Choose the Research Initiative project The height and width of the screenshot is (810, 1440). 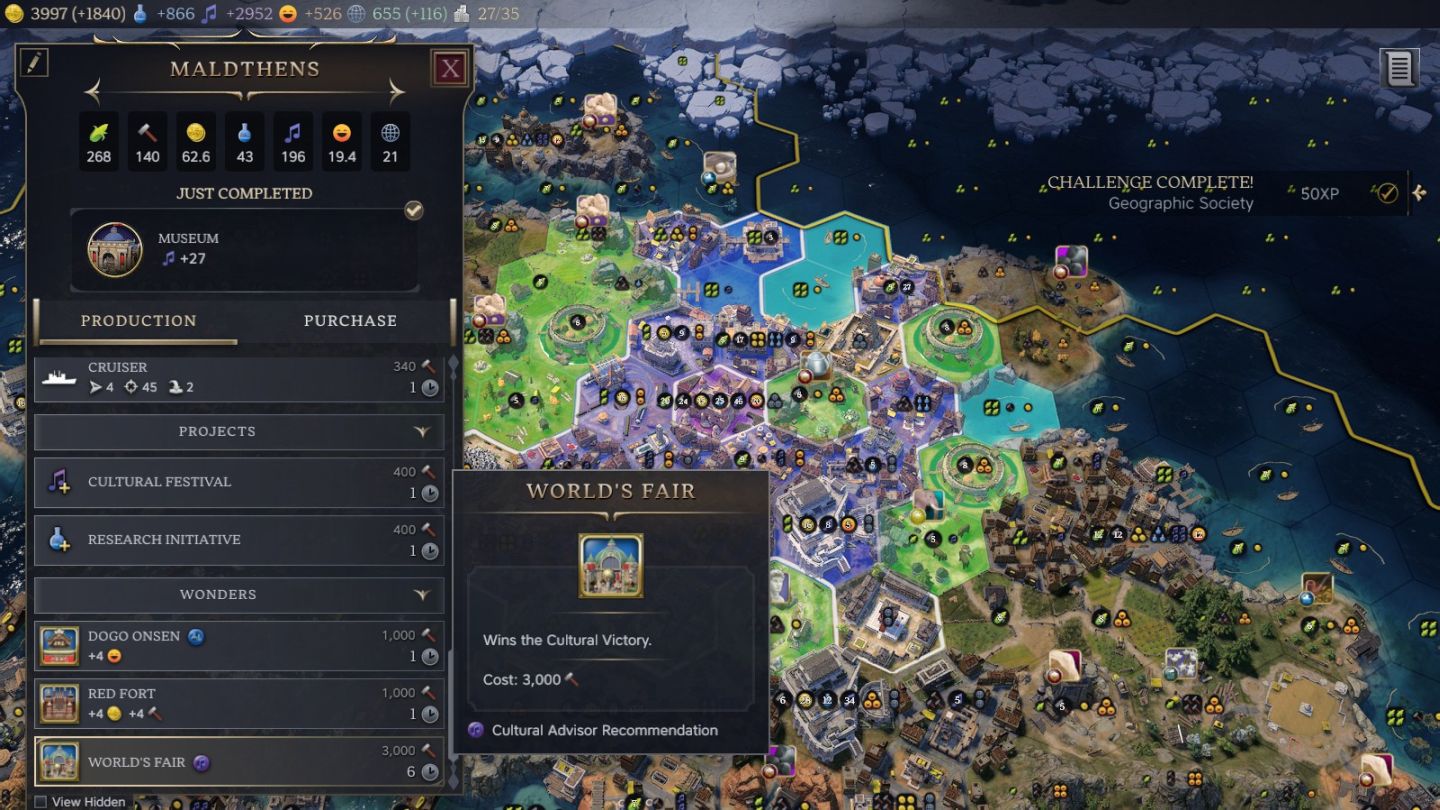(x=239, y=540)
